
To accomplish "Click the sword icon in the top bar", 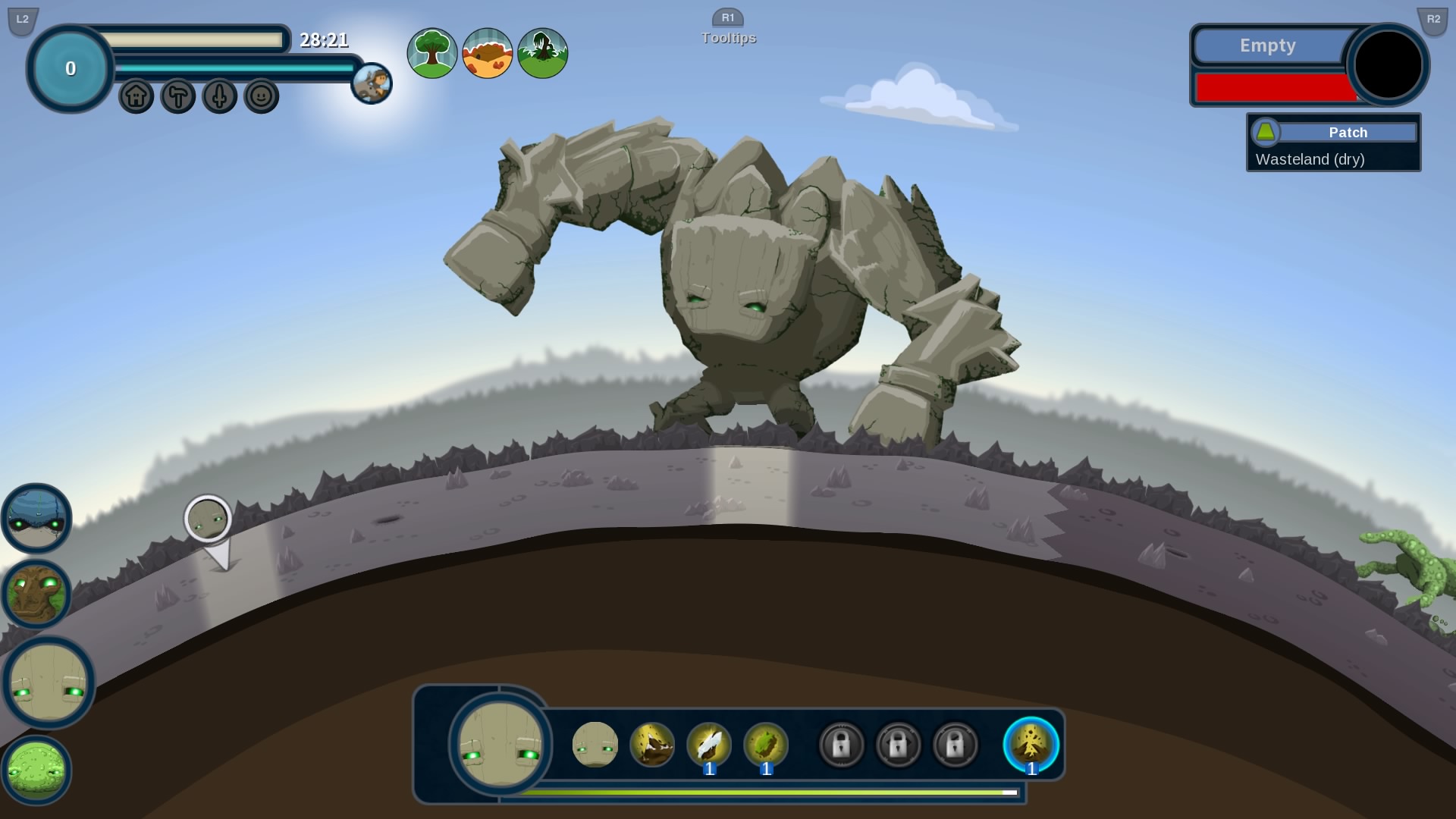I will pos(219,96).
